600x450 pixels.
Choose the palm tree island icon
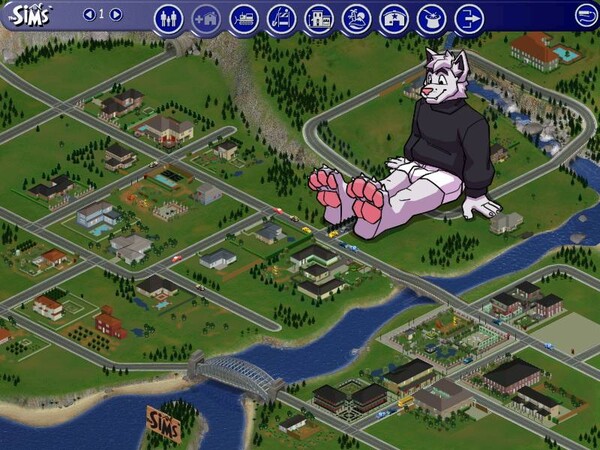coord(356,18)
